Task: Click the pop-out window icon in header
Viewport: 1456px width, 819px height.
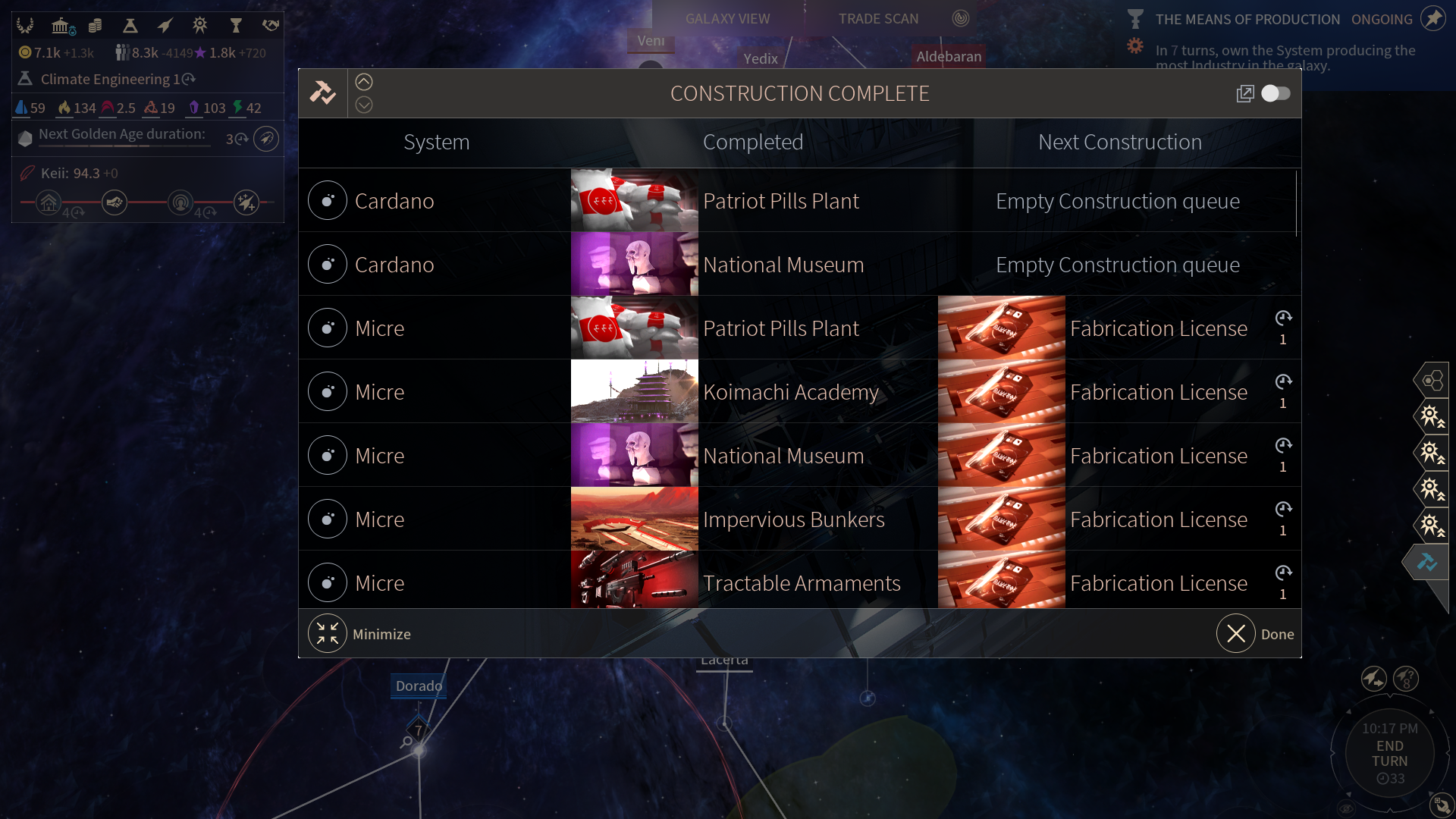Action: coord(1244,93)
